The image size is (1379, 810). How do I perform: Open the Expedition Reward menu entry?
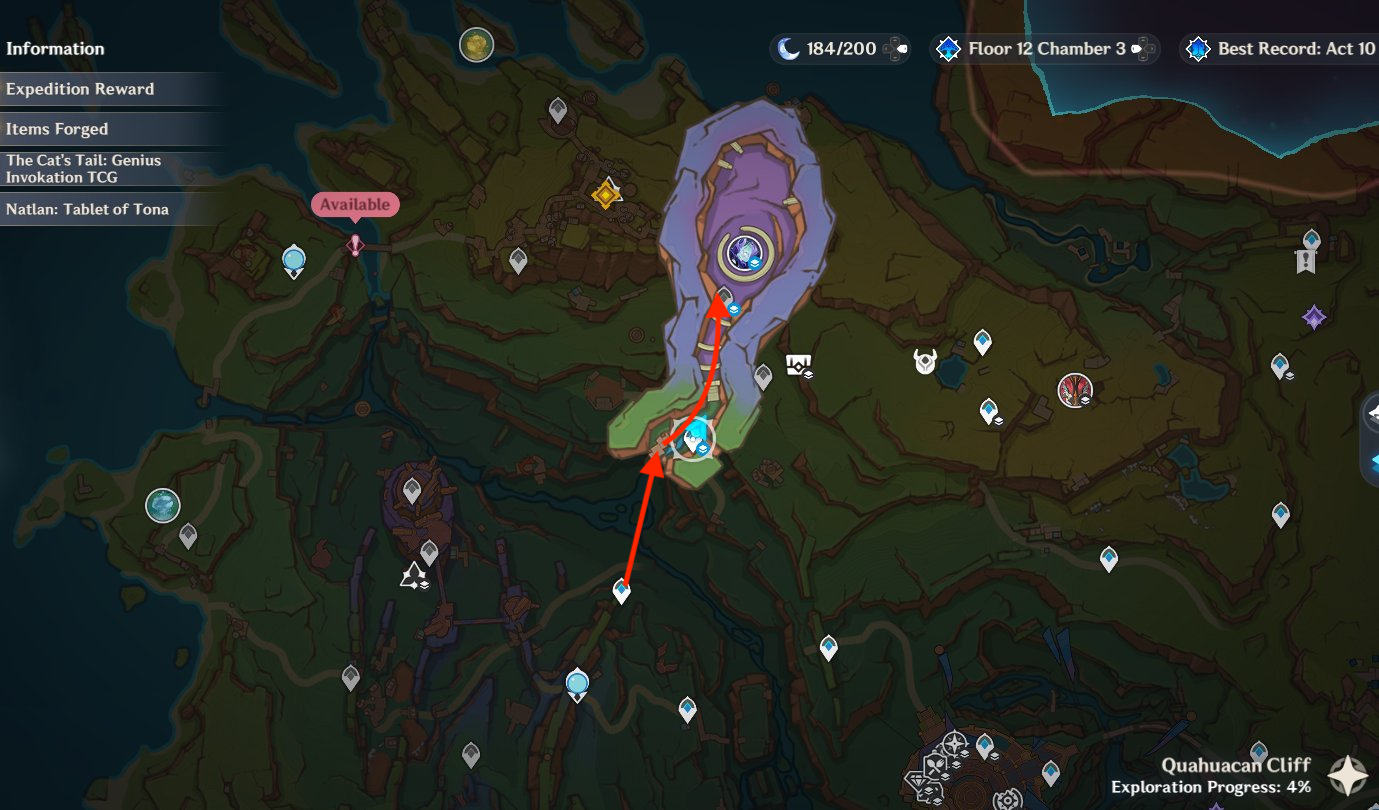coord(80,88)
